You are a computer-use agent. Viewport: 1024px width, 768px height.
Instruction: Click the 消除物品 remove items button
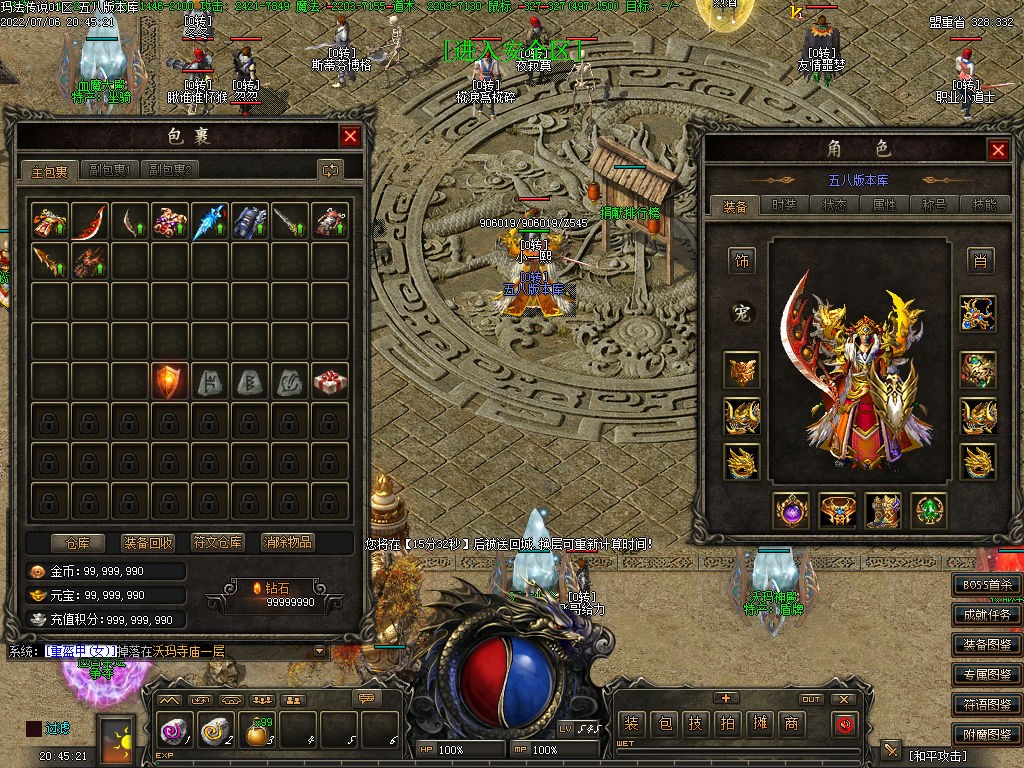[288, 543]
